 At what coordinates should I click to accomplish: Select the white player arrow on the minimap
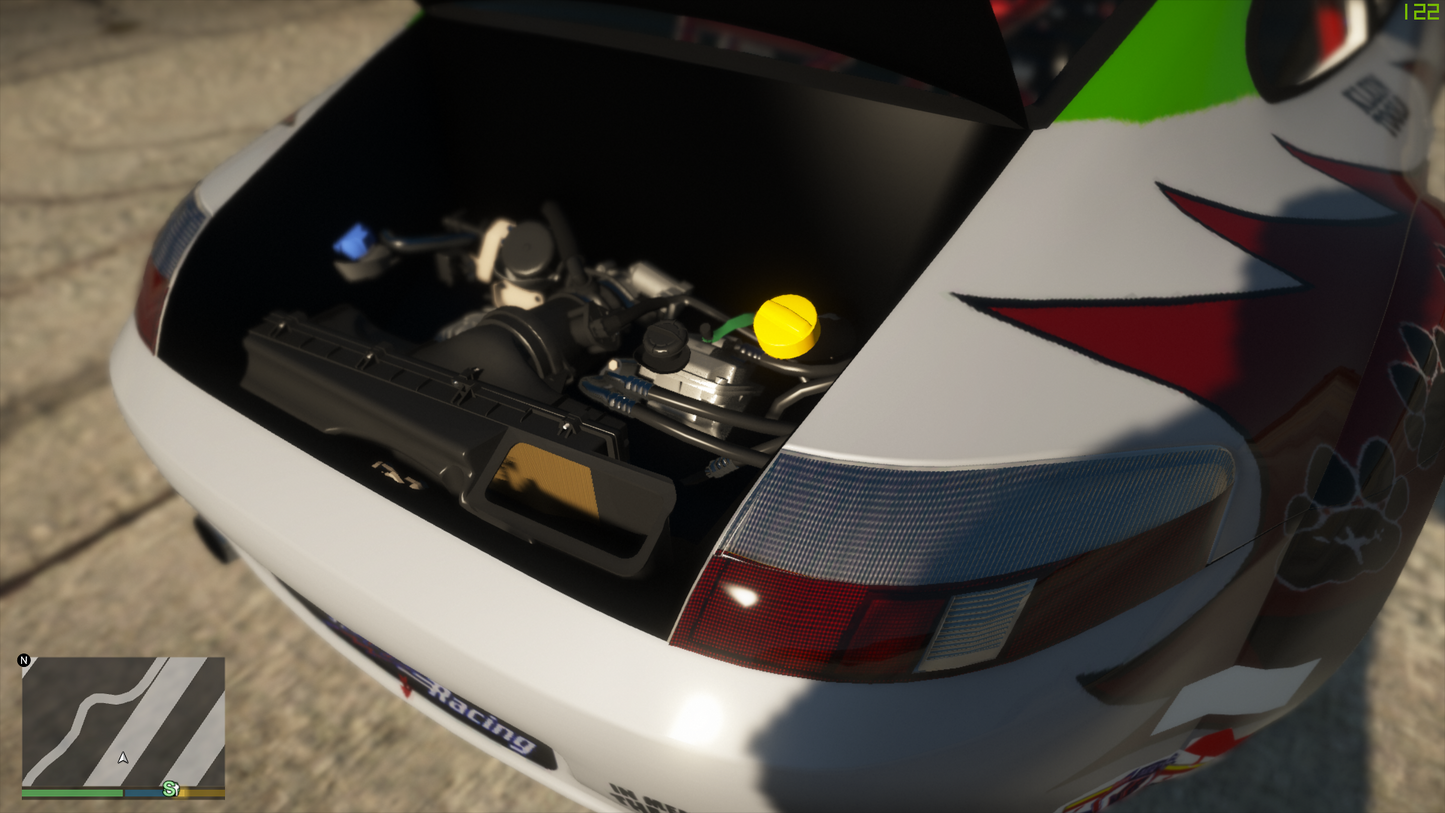121,757
